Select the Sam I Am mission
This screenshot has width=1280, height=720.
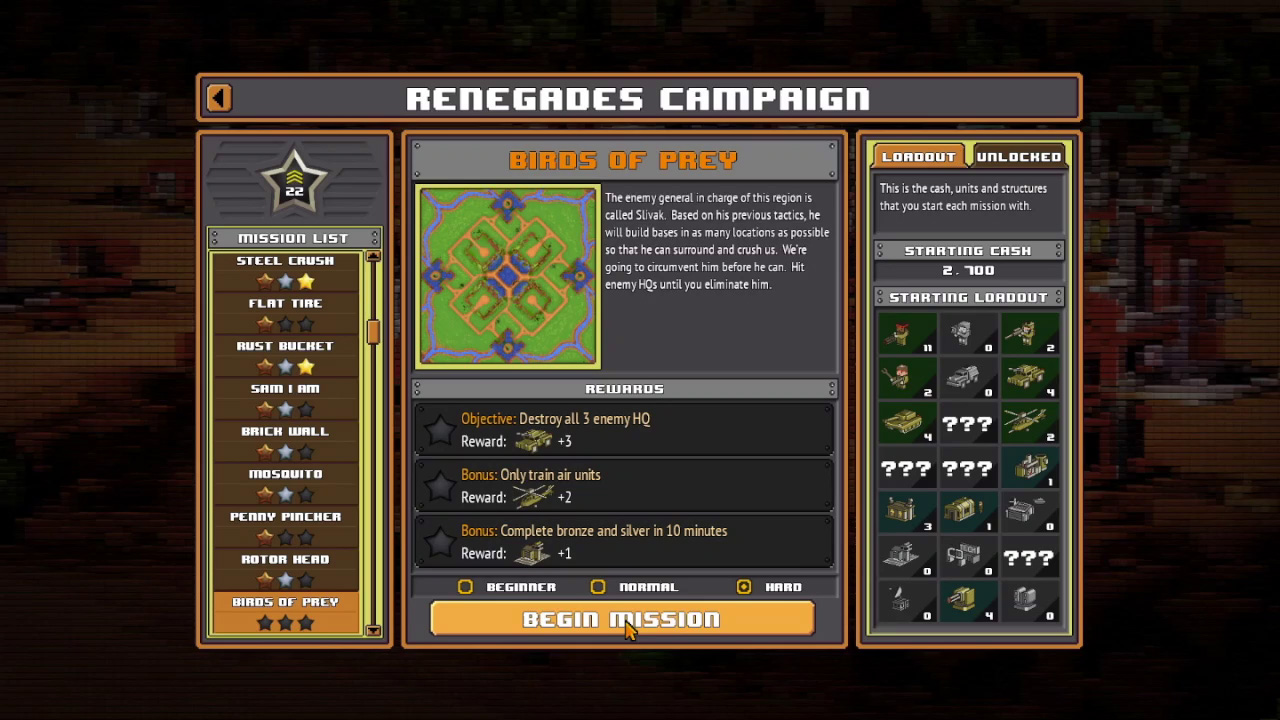285,399
